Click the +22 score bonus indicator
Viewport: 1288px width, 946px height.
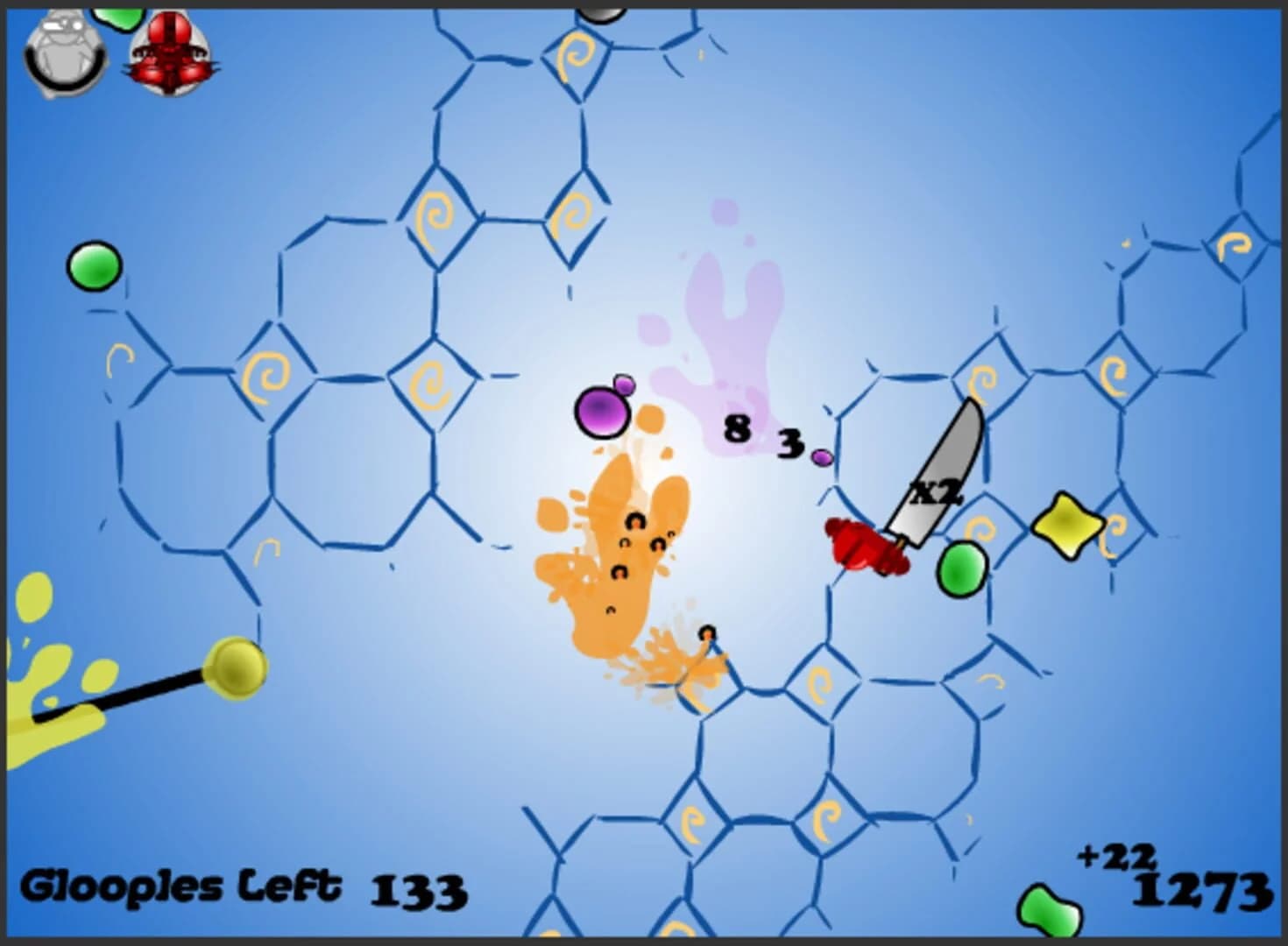click(1115, 854)
